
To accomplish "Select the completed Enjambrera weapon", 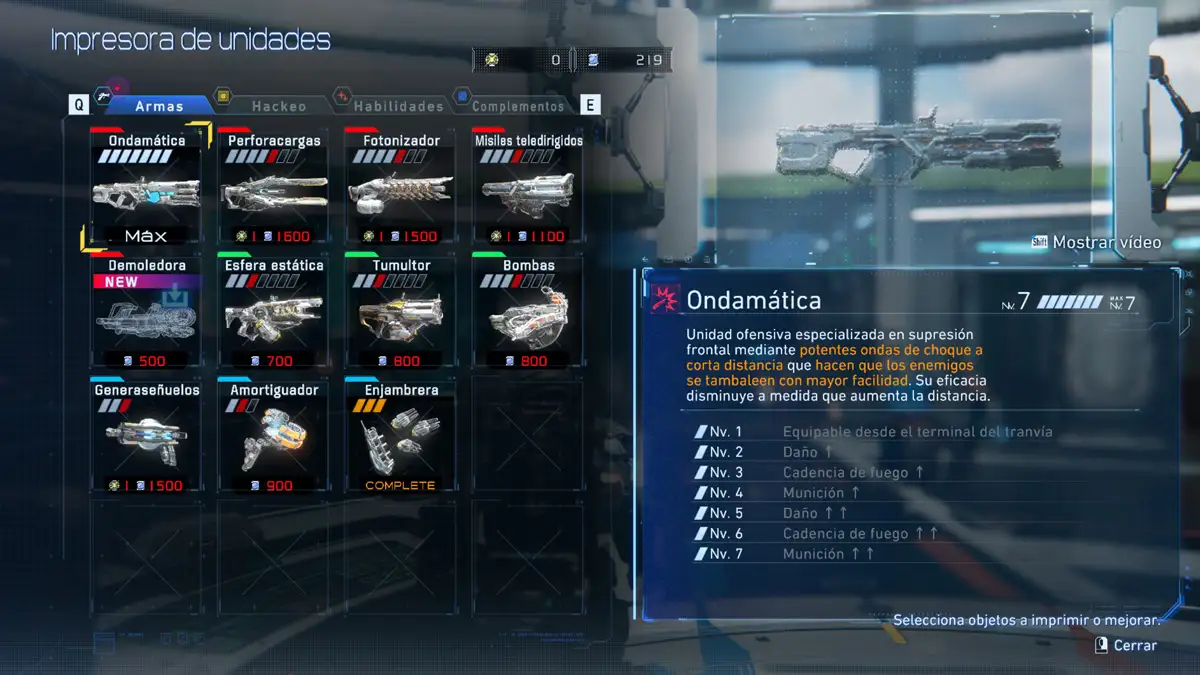I will coord(401,437).
